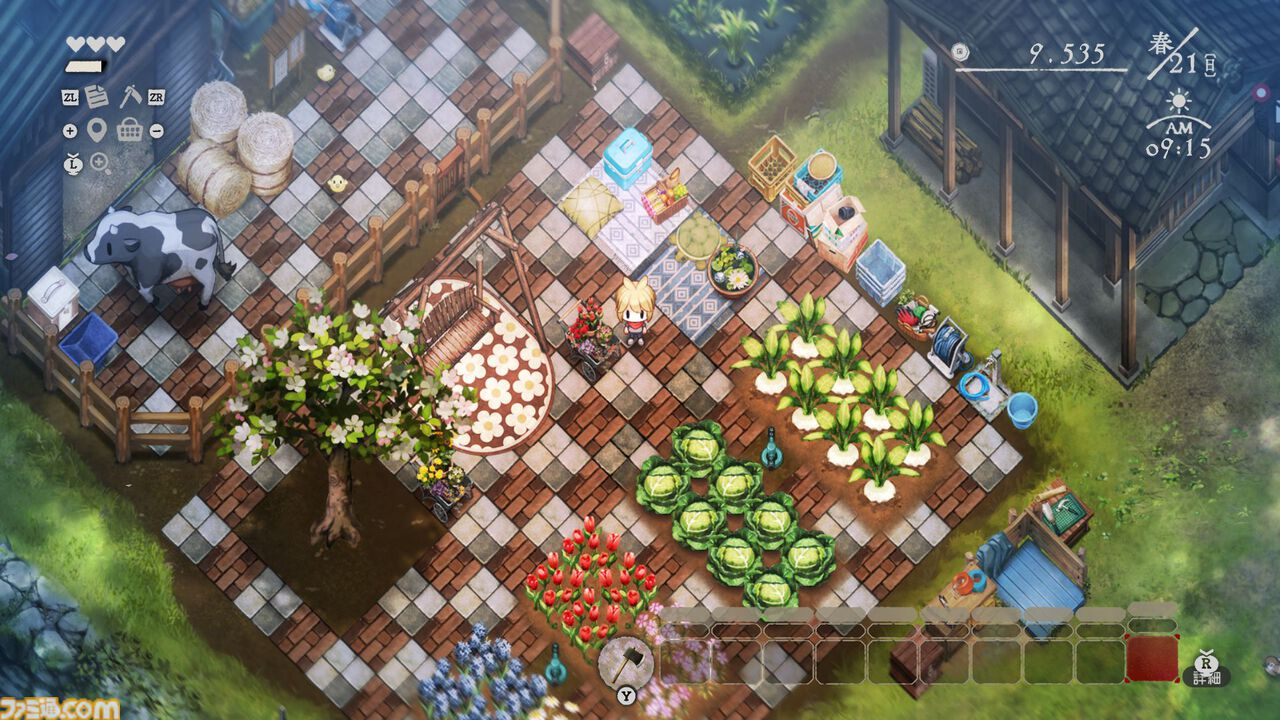The height and width of the screenshot is (720, 1280).
Task: Open the shopping basket icon
Action: pyautogui.click(x=130, y=130)
